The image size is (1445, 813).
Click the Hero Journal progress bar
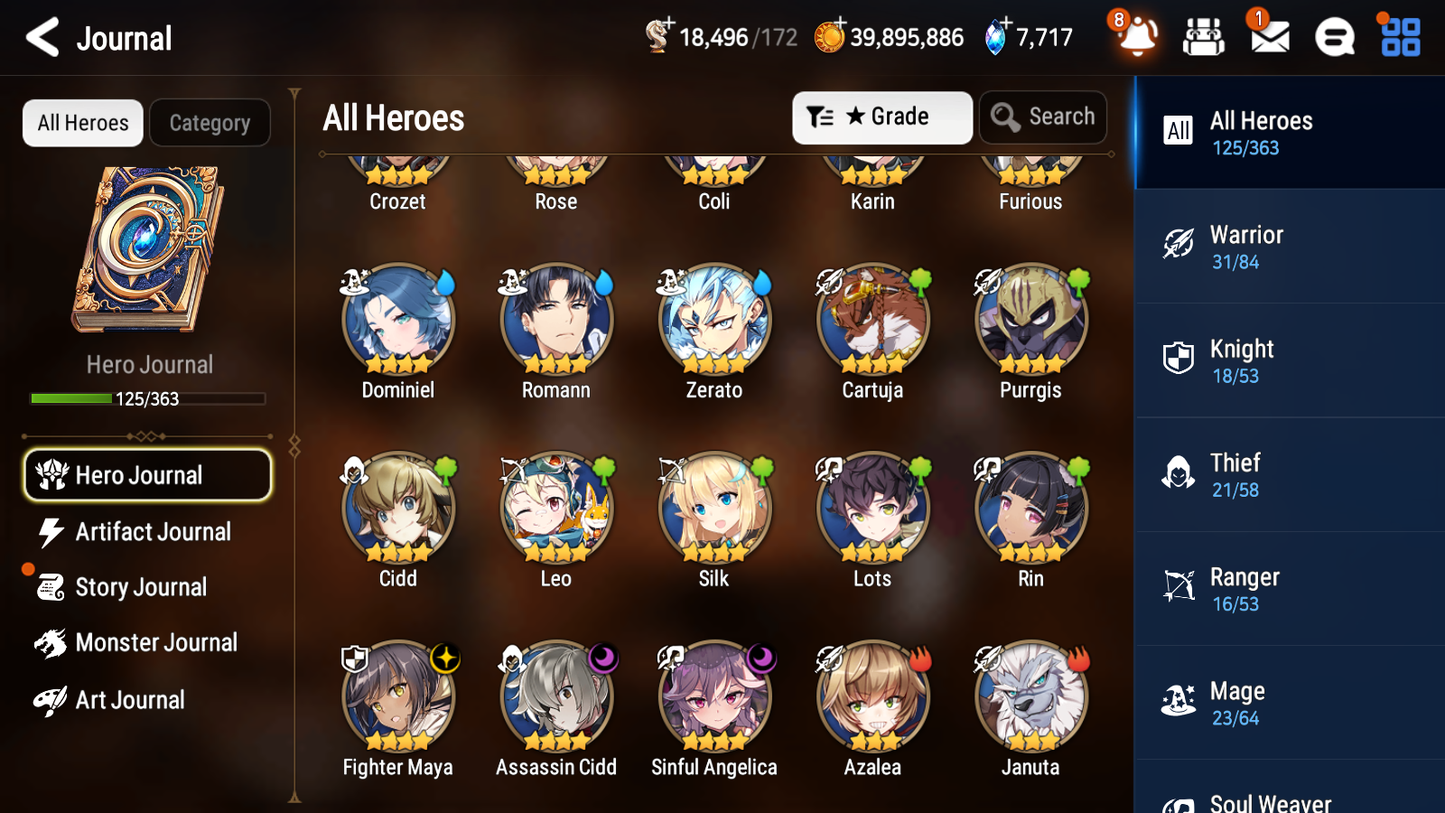(x=149, y=398)
